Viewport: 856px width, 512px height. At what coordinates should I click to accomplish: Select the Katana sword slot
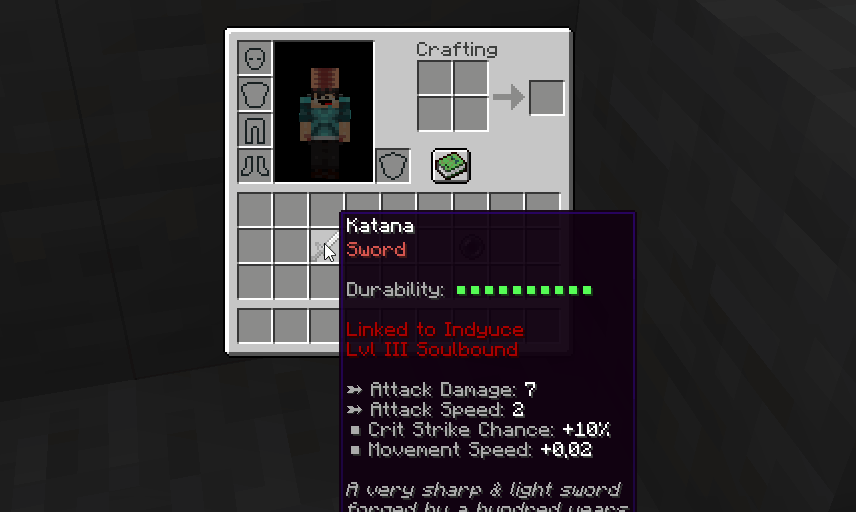(326, 246)
